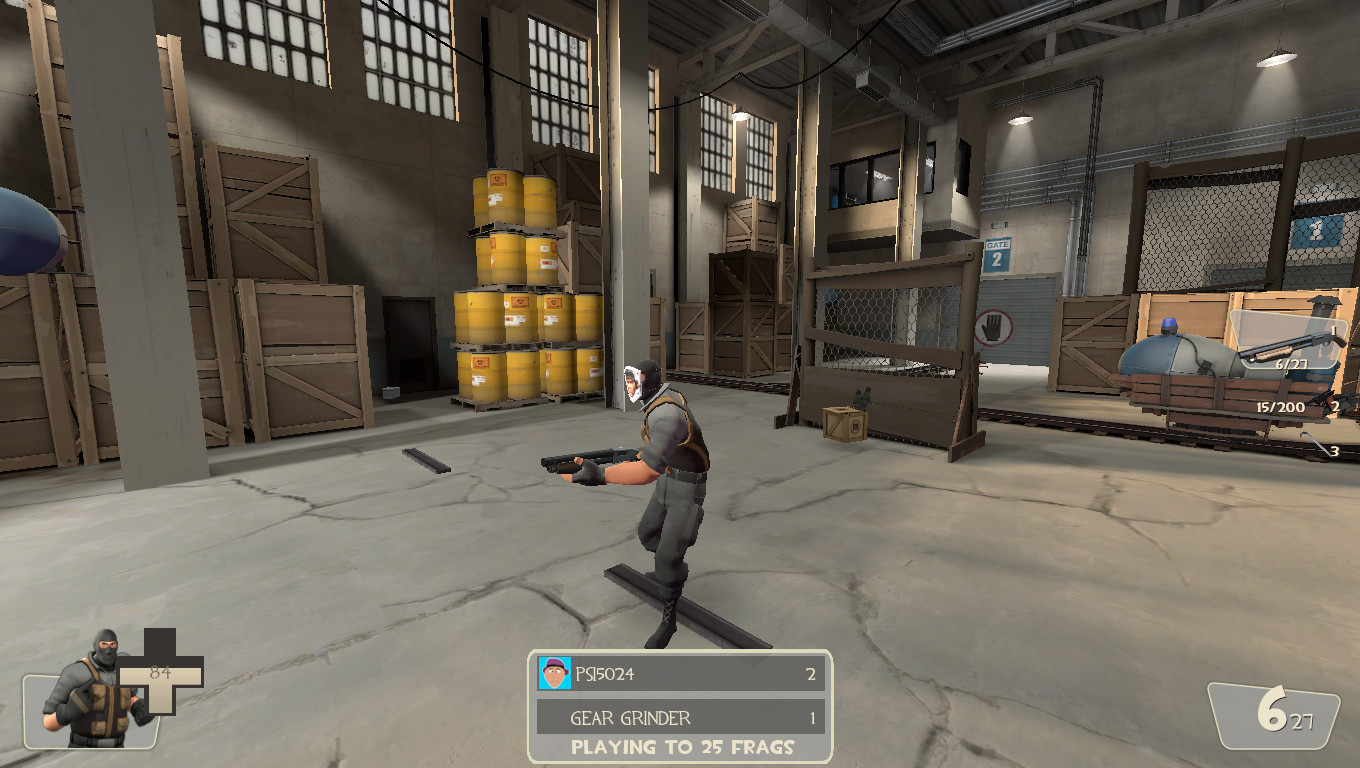Select PSI5024's row on the scoreboard
Viewport: 1360px width, 768px height.
tap(680, 674)
